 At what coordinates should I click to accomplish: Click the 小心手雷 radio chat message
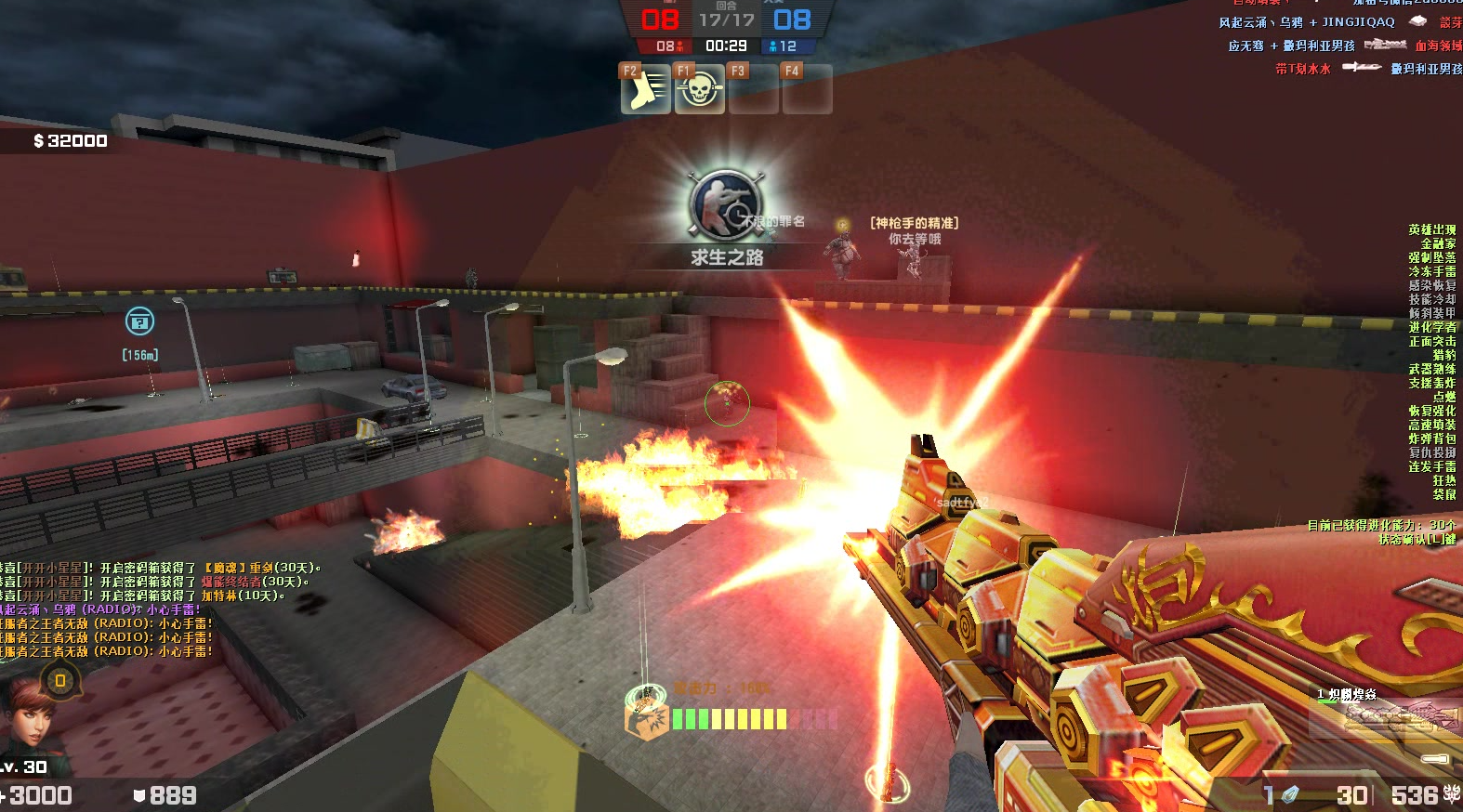click(102, 609)
